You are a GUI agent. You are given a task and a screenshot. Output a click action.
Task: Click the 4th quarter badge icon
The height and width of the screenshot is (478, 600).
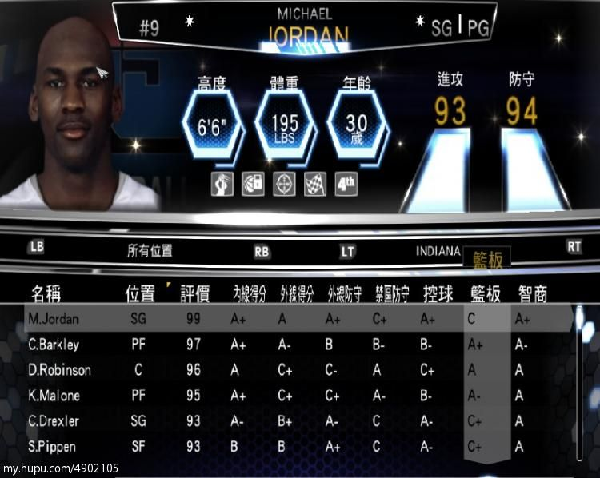347,185
